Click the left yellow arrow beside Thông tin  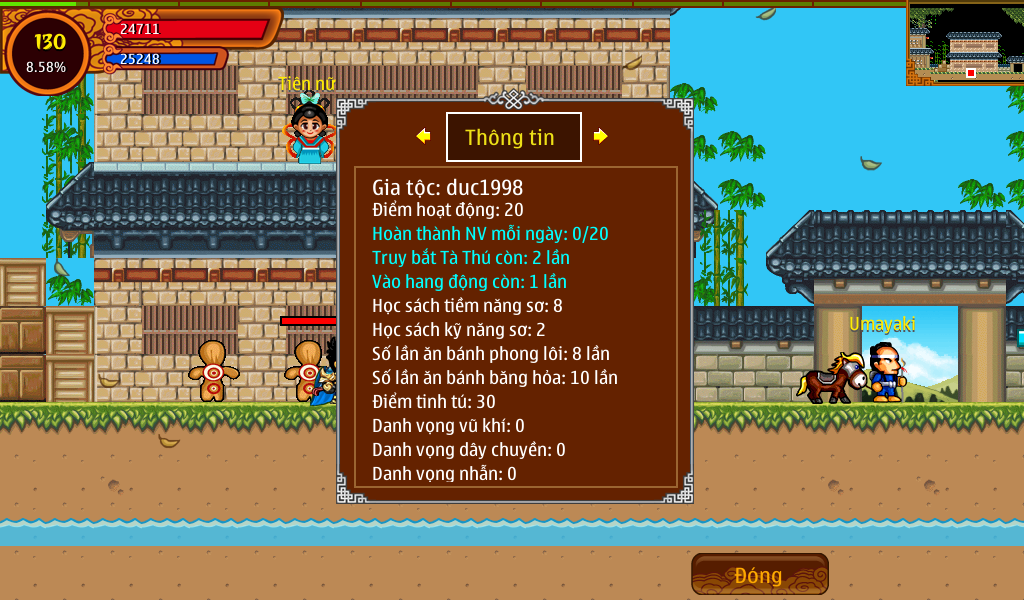[424, 136]
